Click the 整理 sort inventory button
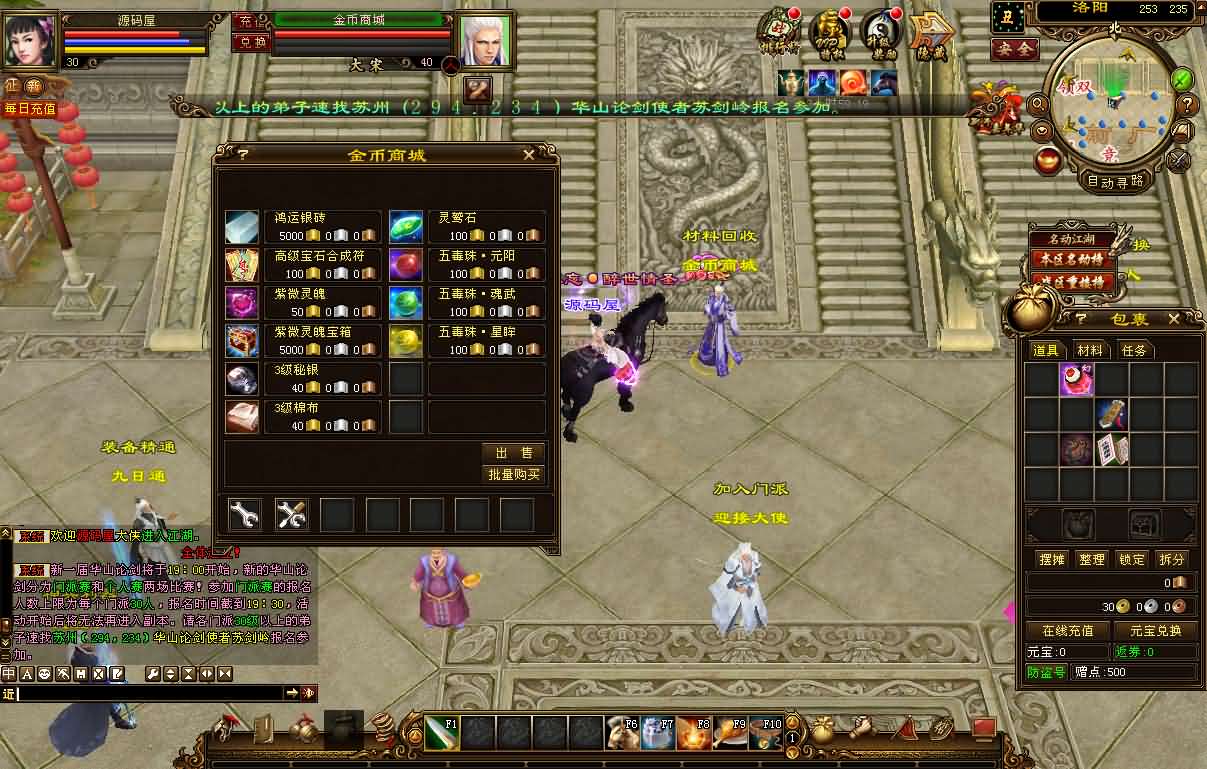Screen dimensions: 1207x769 (x=1092, y=559)
